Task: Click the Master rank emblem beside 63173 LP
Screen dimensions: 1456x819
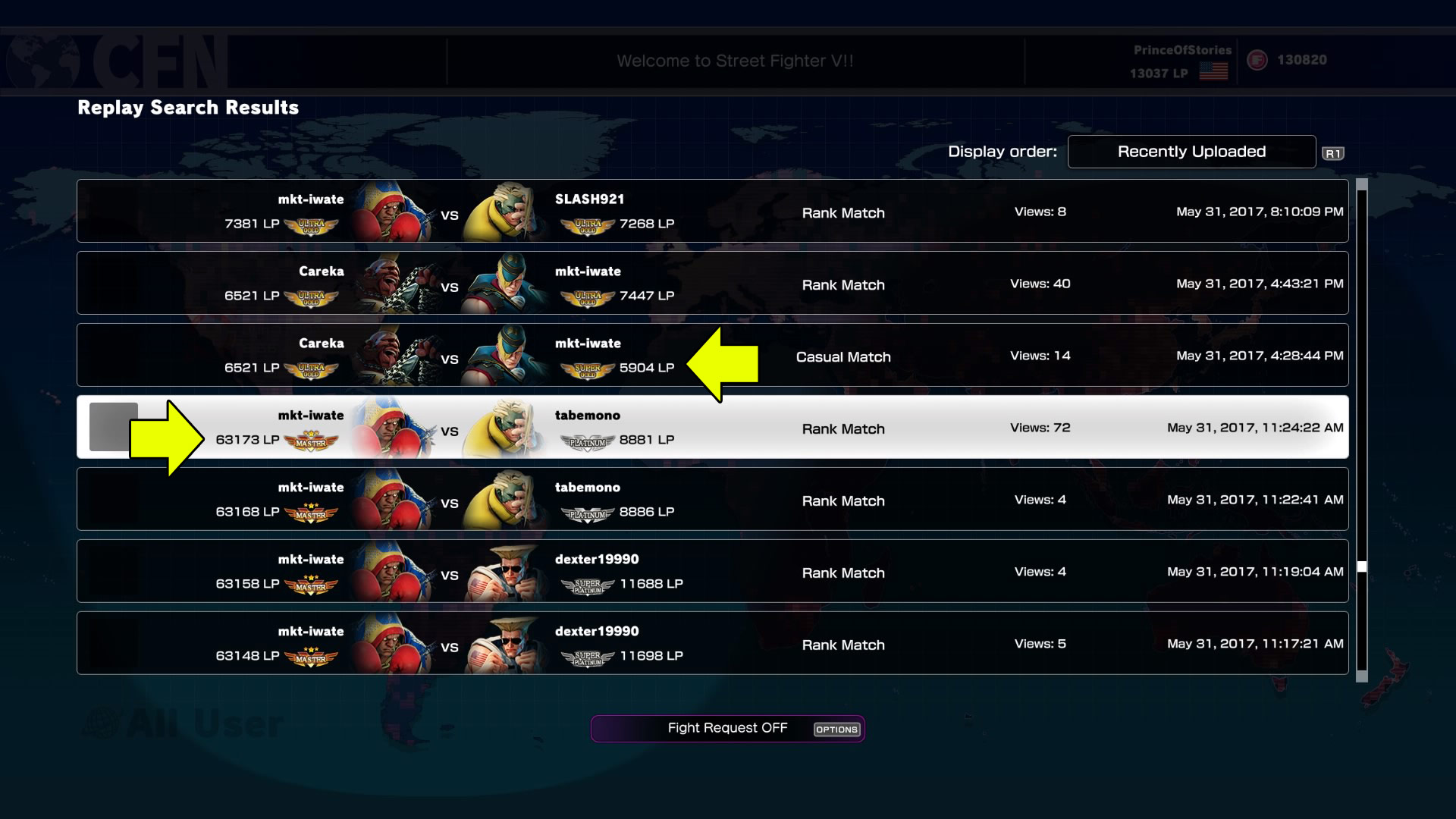Action: coord(311,441)
